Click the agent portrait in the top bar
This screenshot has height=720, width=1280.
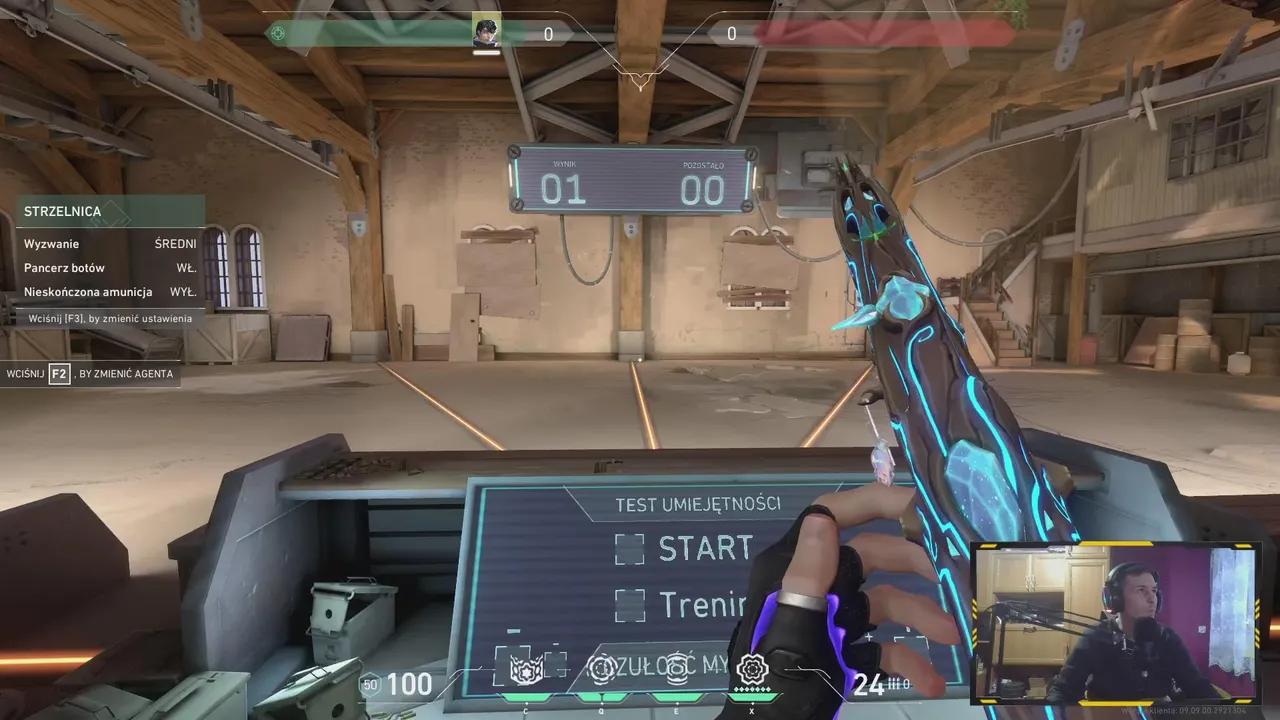coord(486,32)
